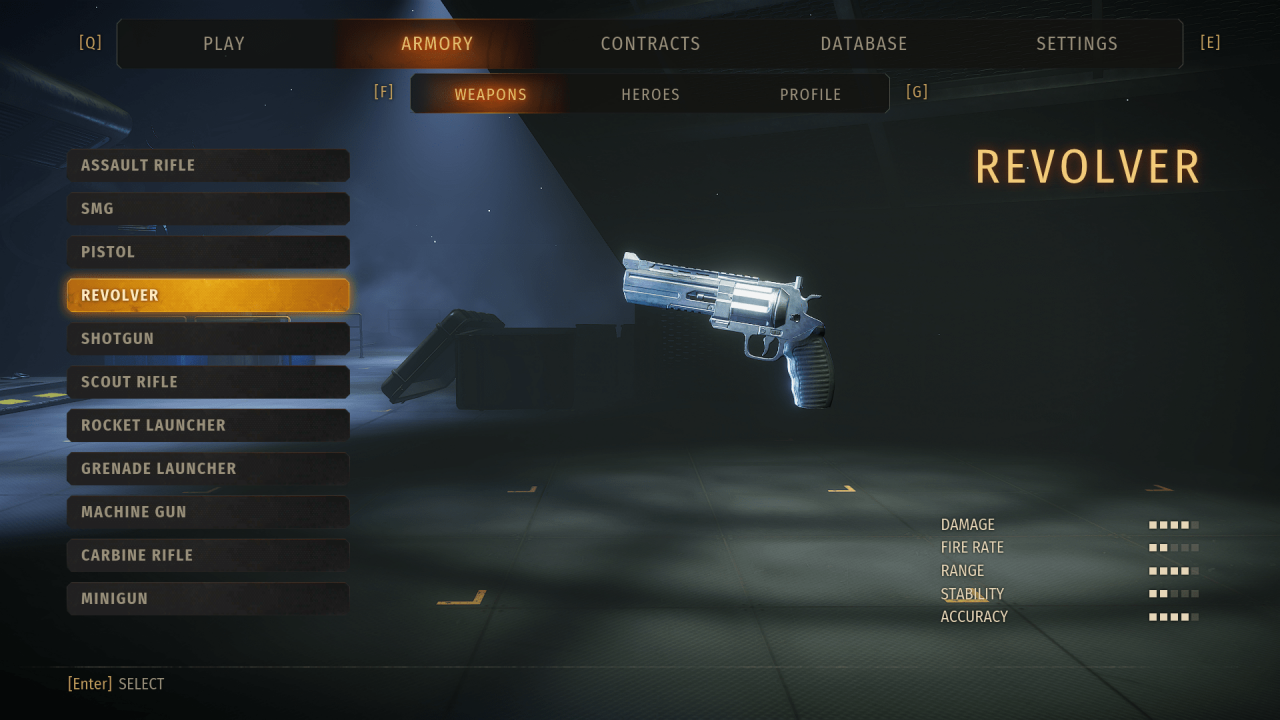Choose Assault Rifle from the weapon list
The height and width of the screenshot is (720, 1280).
[208, 166]
